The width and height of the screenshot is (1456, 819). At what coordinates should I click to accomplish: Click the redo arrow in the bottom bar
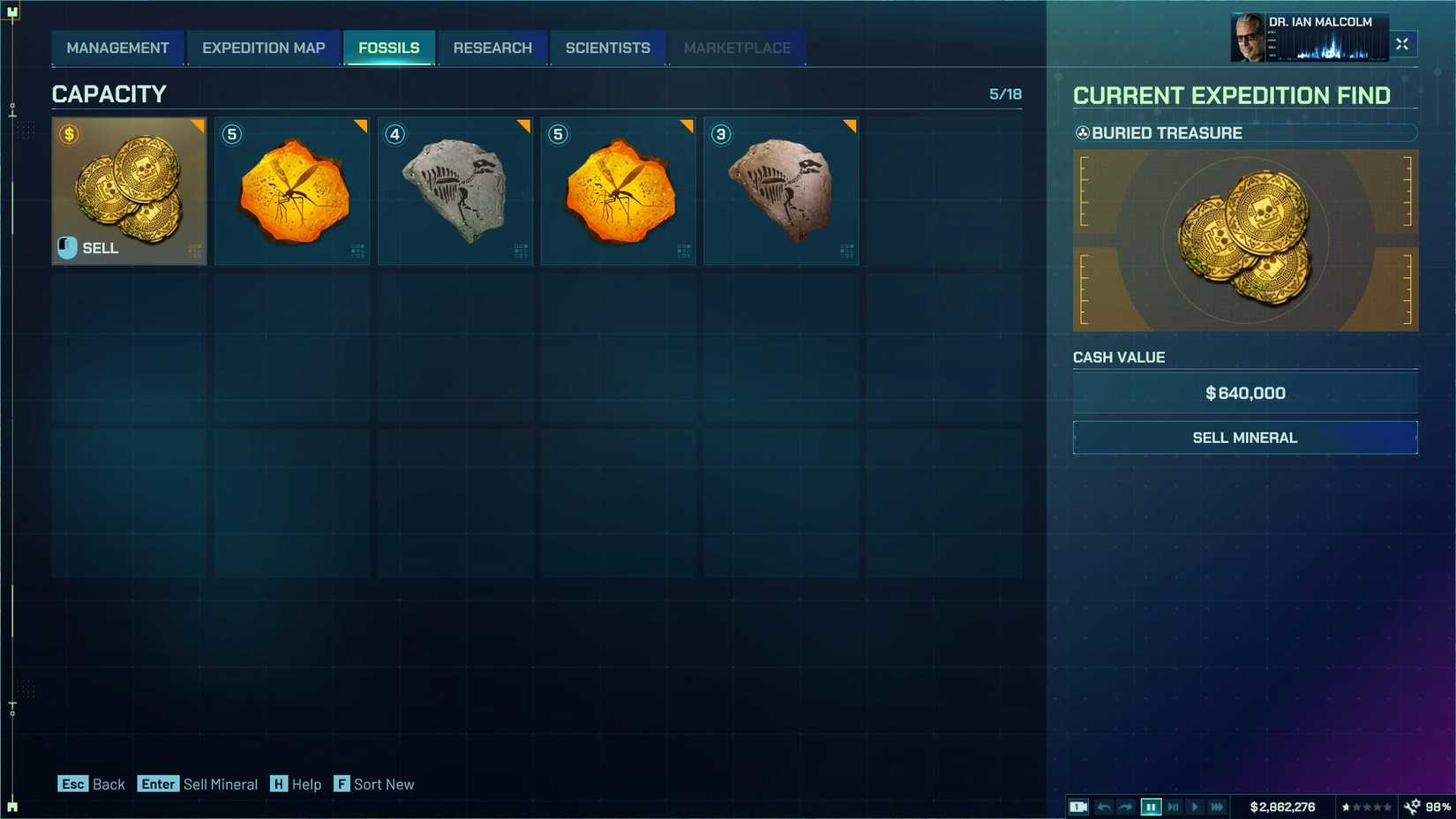1127,806
